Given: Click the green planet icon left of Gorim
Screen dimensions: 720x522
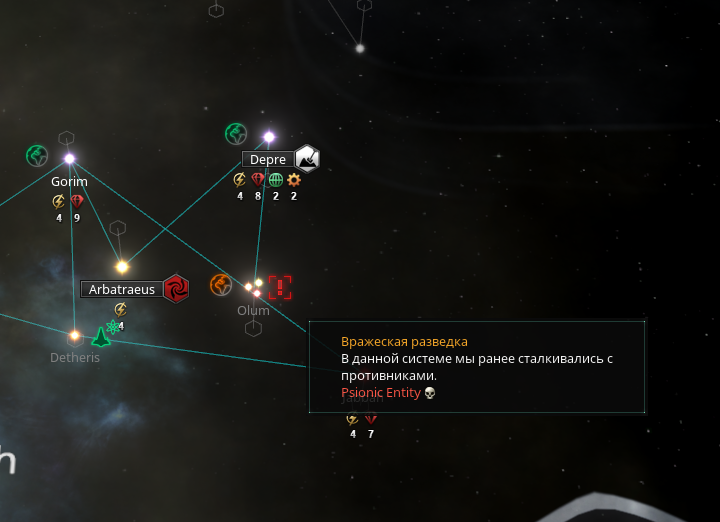Looking at the screenshot, I should point(37,156).
